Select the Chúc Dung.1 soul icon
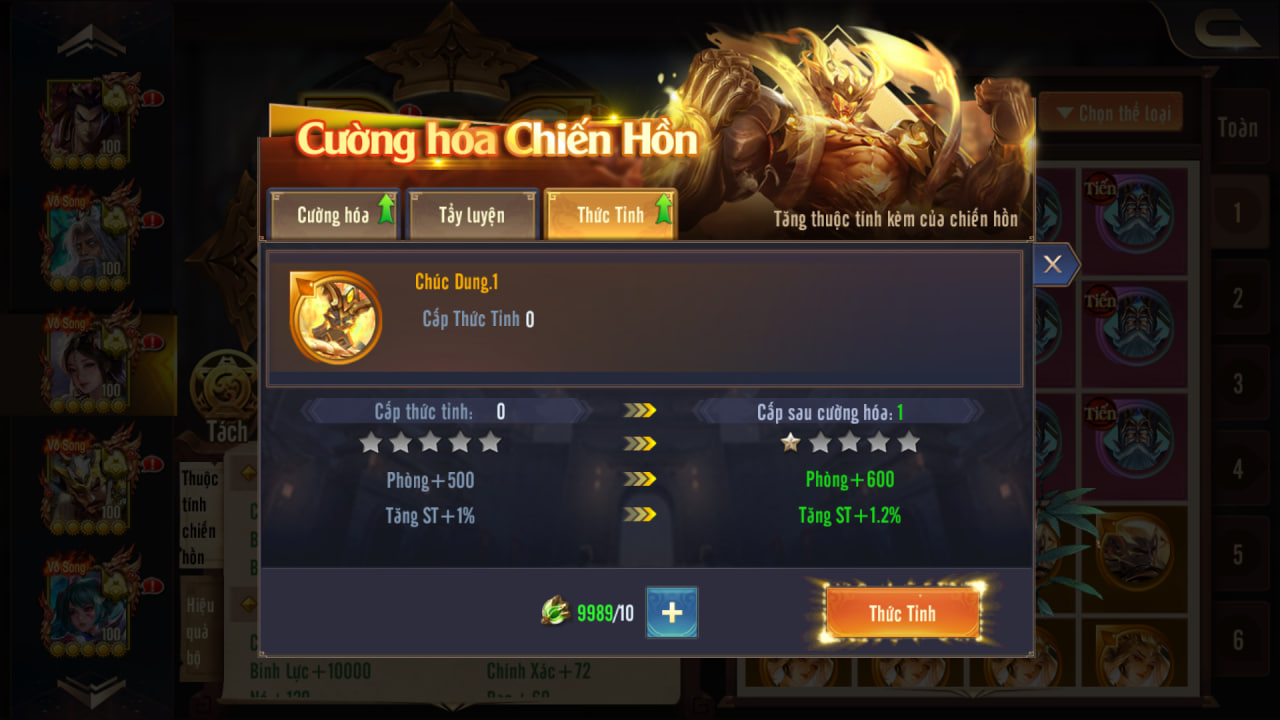Image resolution: width=1280 pixels, height=720 pixels. coord(335,317)
